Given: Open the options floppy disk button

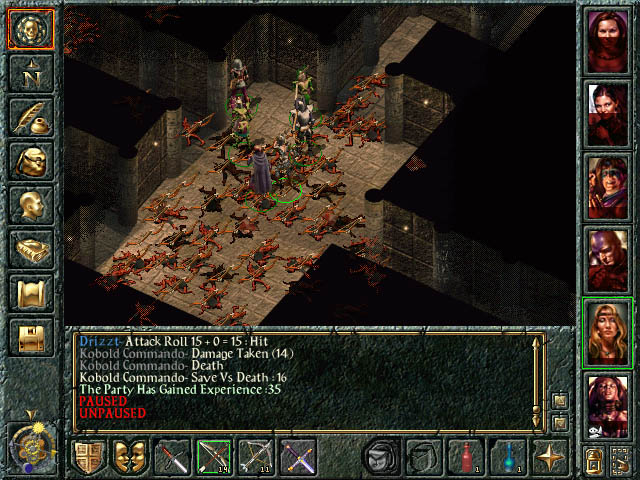Looking at the screenshot, I should [x=30, y=338].
